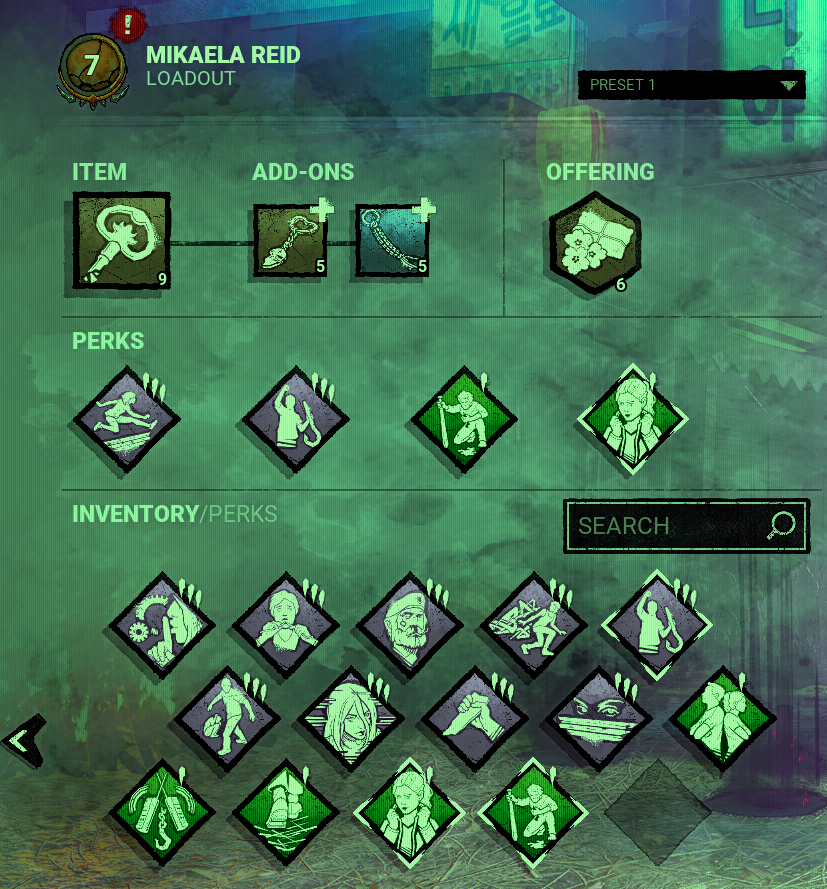
Task: Choose the stomping boot perk
Action: tap(284, 810)
